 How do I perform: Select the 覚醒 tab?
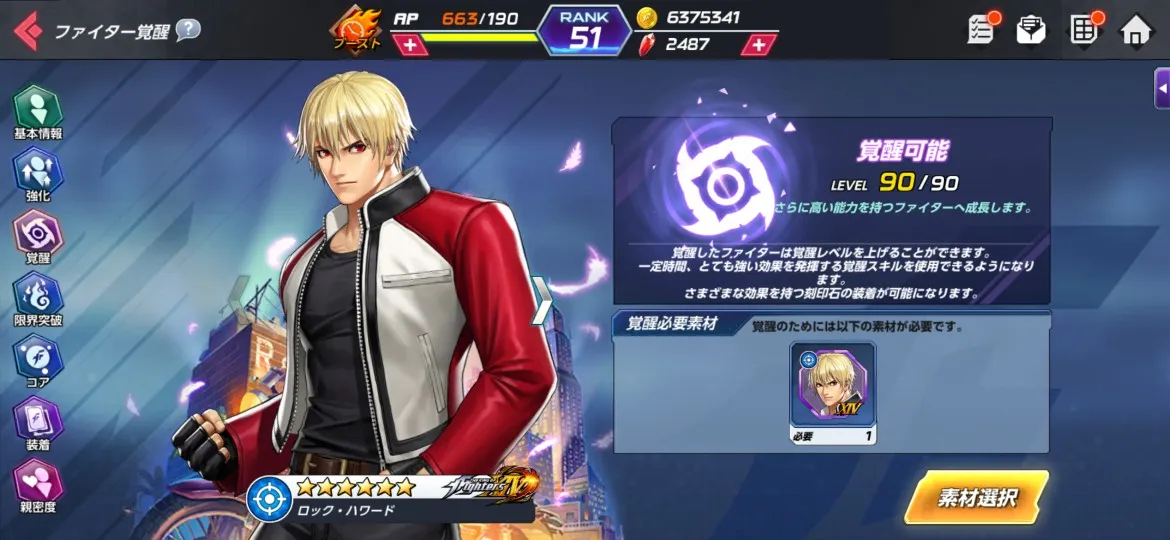(38, 236)
